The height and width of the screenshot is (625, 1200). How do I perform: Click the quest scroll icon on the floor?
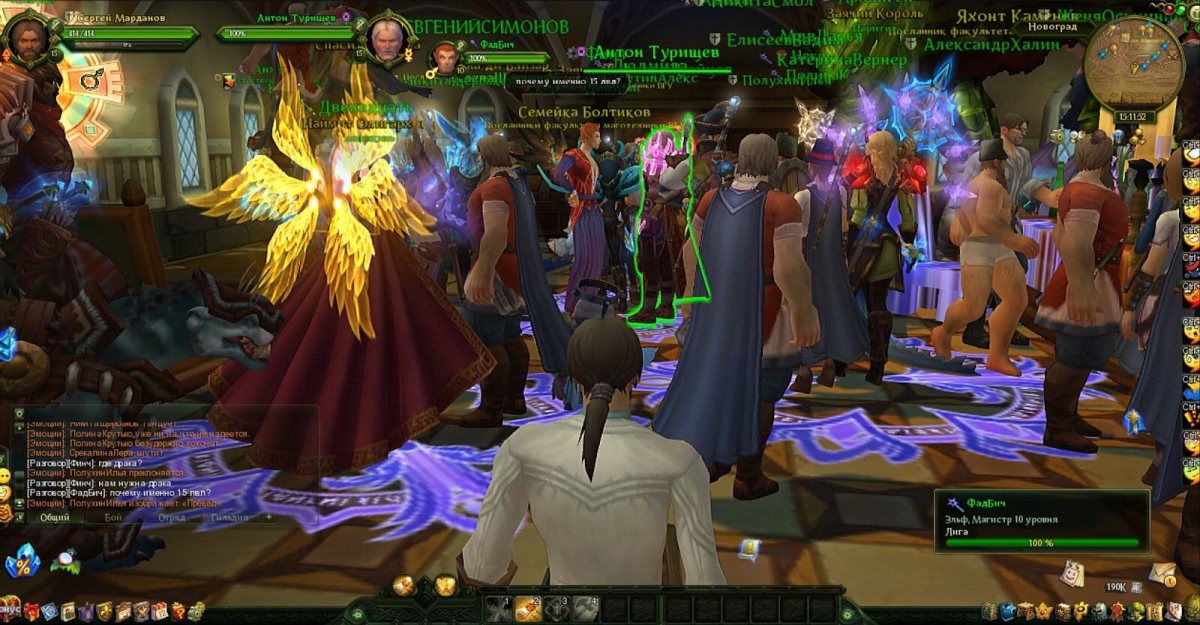click(749, 549)
